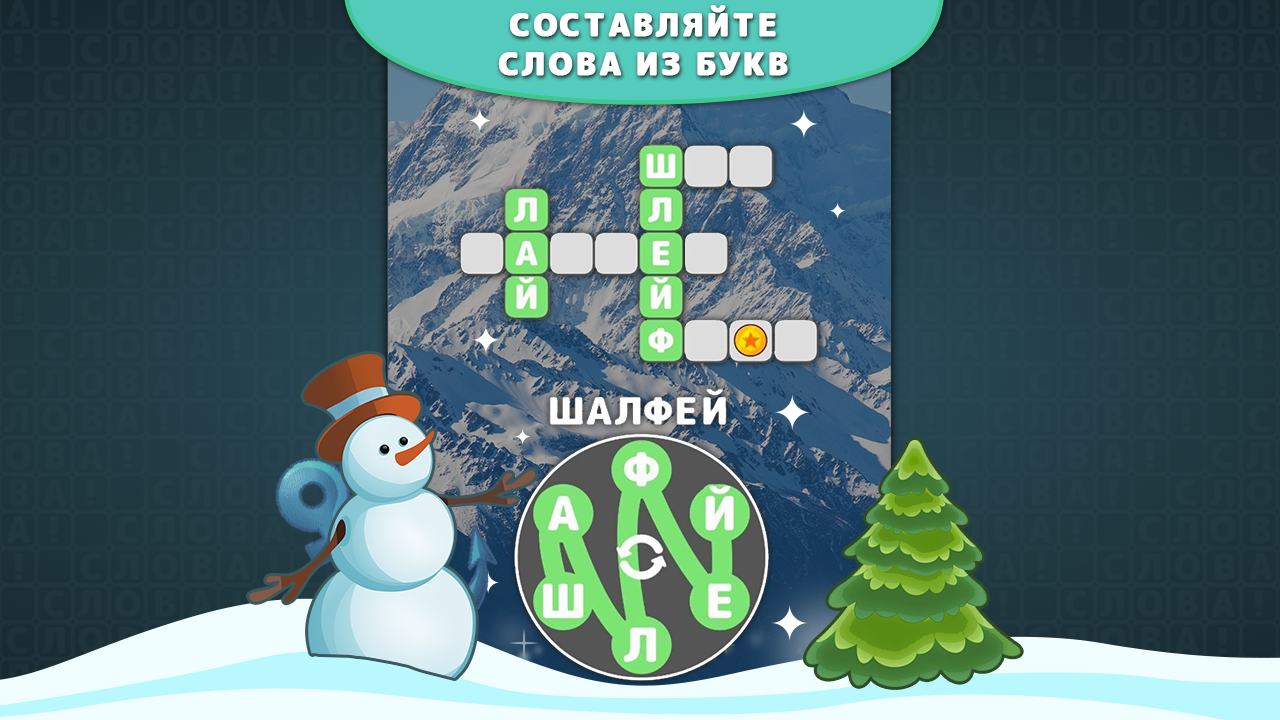Select letter А in the letter wheel
Image resolution: width=1280 pixels, height=720 pixels.
click(563, 511)
